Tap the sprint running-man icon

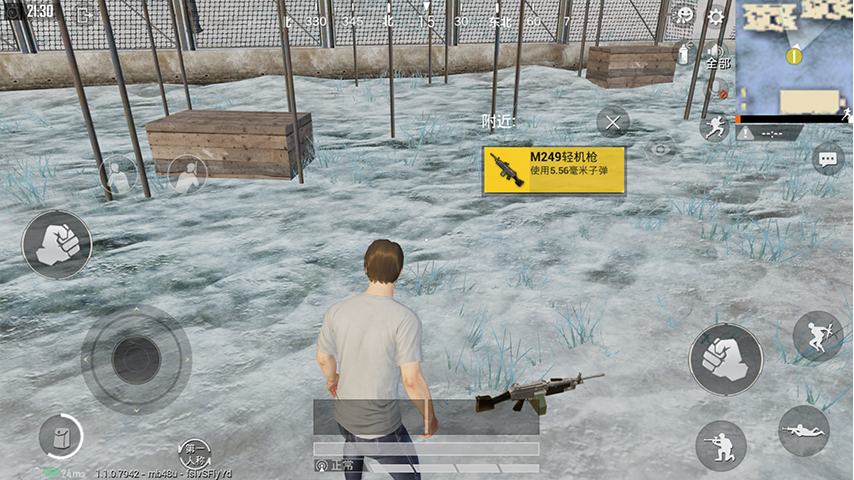pyautogui.click(x=714, y=127)
